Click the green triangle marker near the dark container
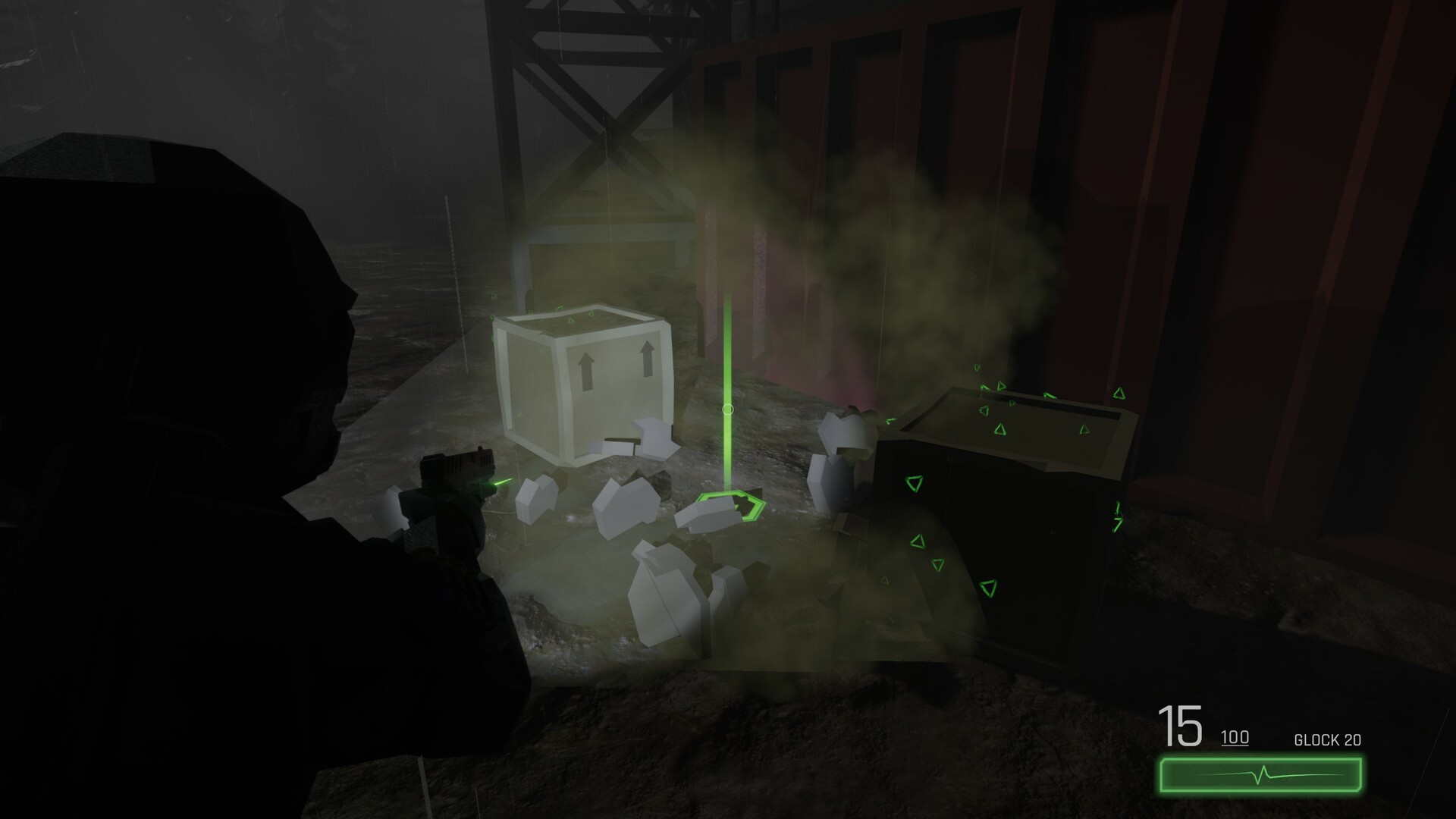Screen dimensions: 1456x819 (914, 483)
